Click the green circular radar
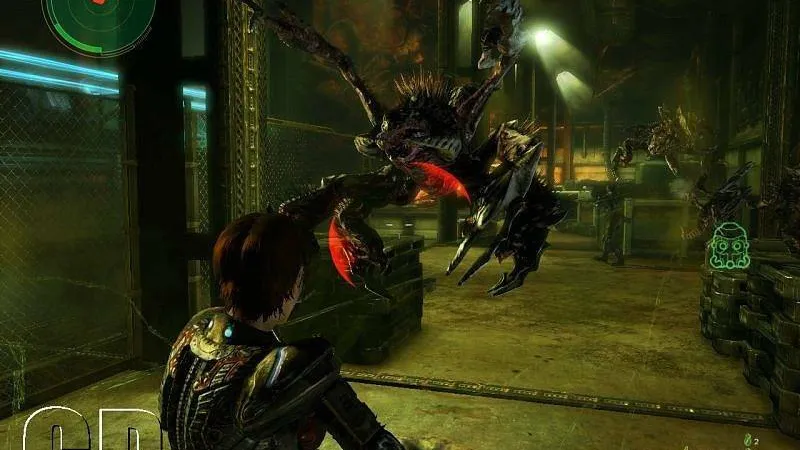The width and height of the screenshot is (800, 450). 97,19
